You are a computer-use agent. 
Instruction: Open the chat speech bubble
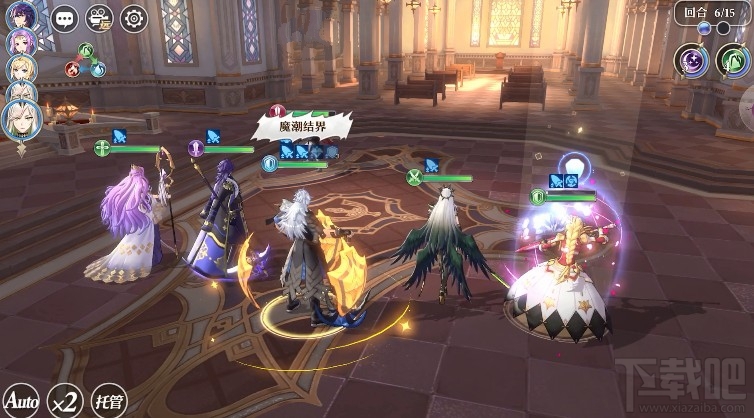[x=64, y=17]
